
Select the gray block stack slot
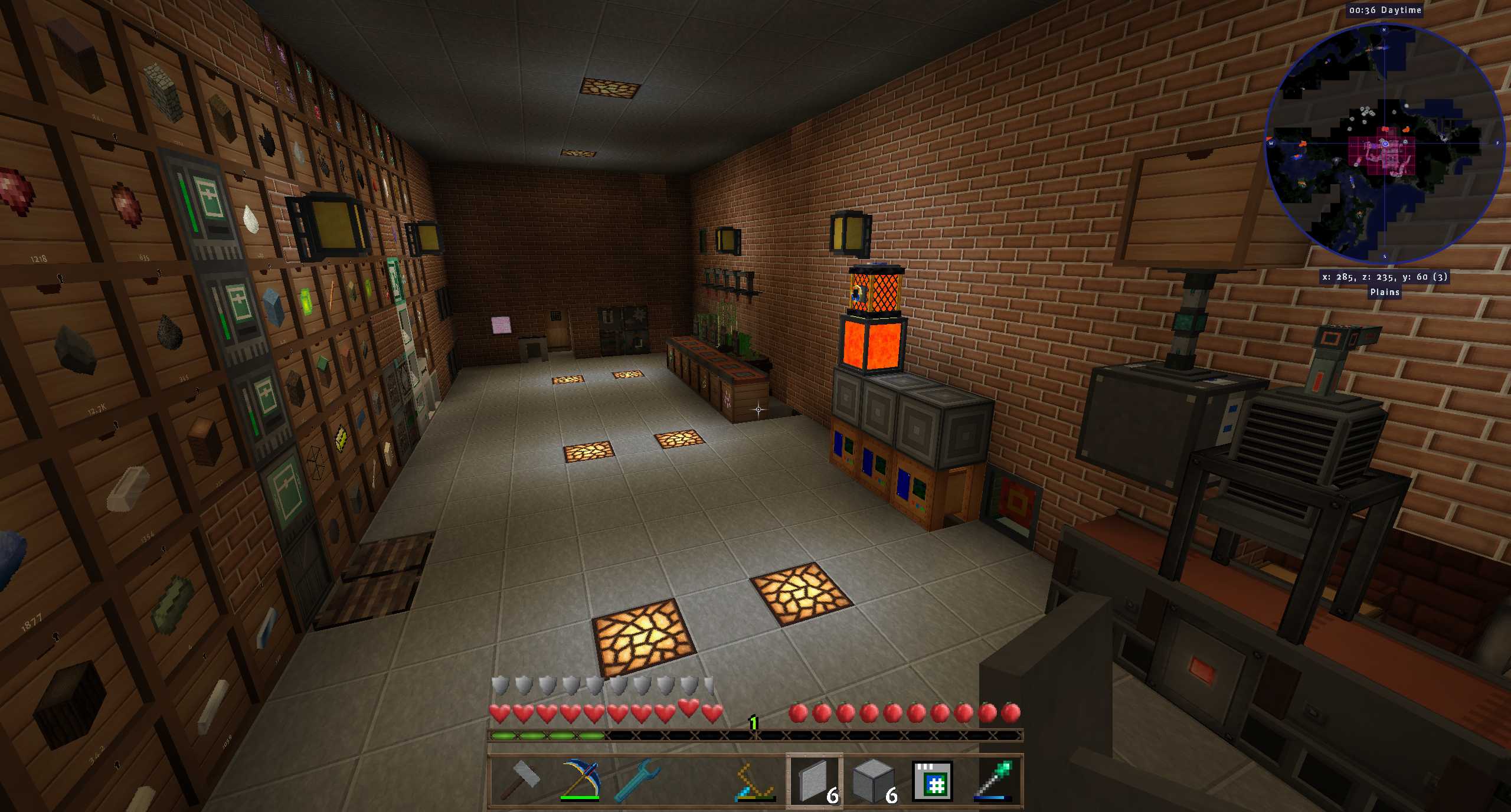(874, 781)
